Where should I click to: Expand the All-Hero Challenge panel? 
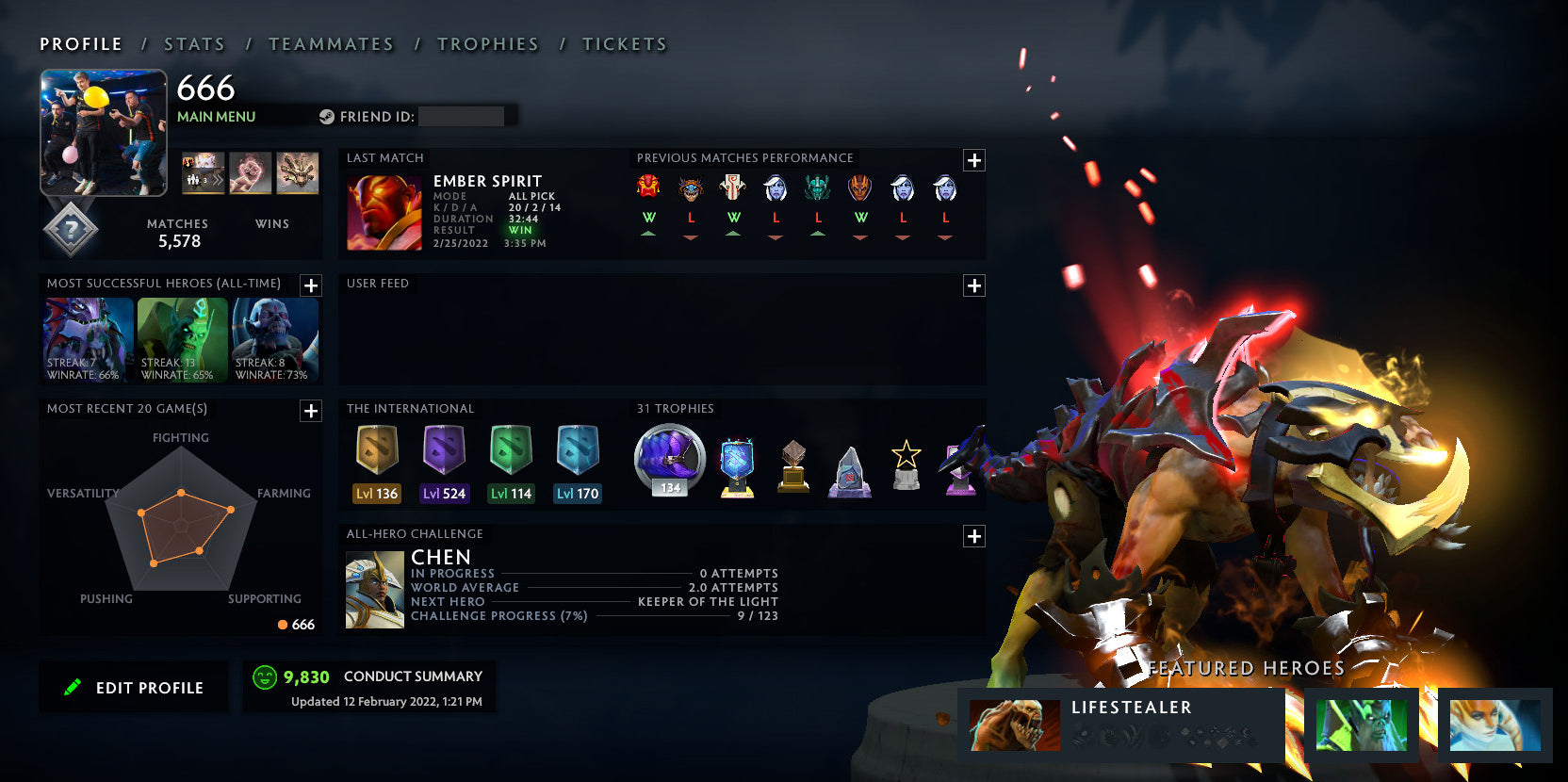tap(974, 536)
